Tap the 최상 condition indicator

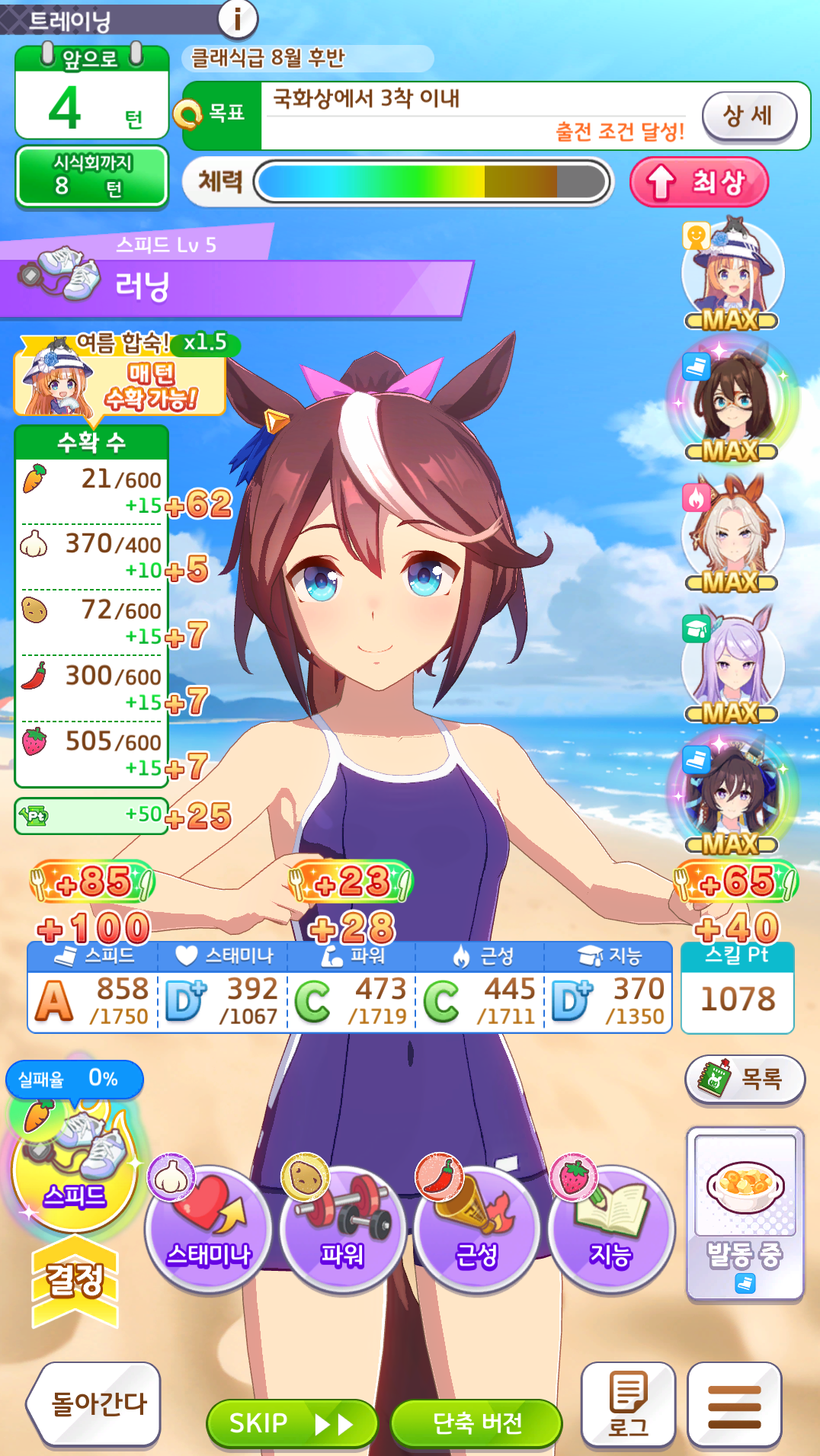[x=698, y=182]
